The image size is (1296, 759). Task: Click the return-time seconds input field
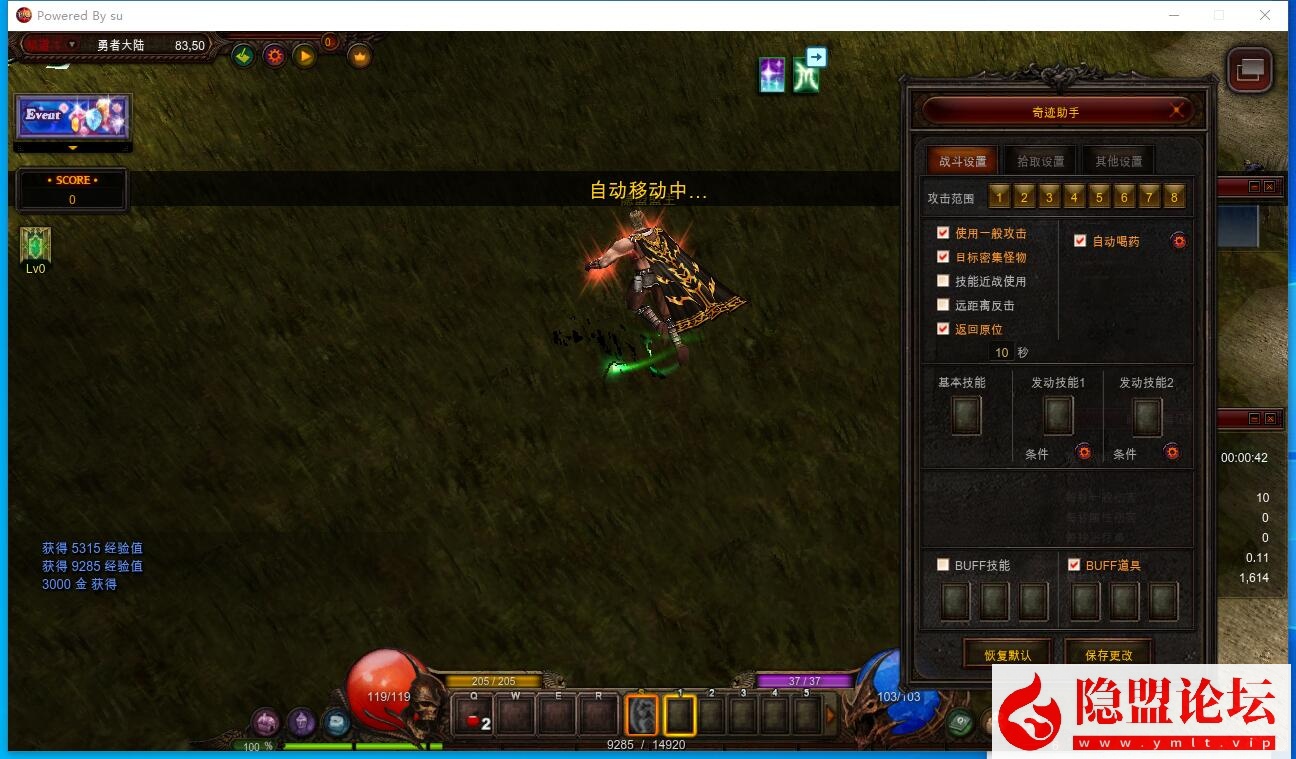tap(1001, 352)
